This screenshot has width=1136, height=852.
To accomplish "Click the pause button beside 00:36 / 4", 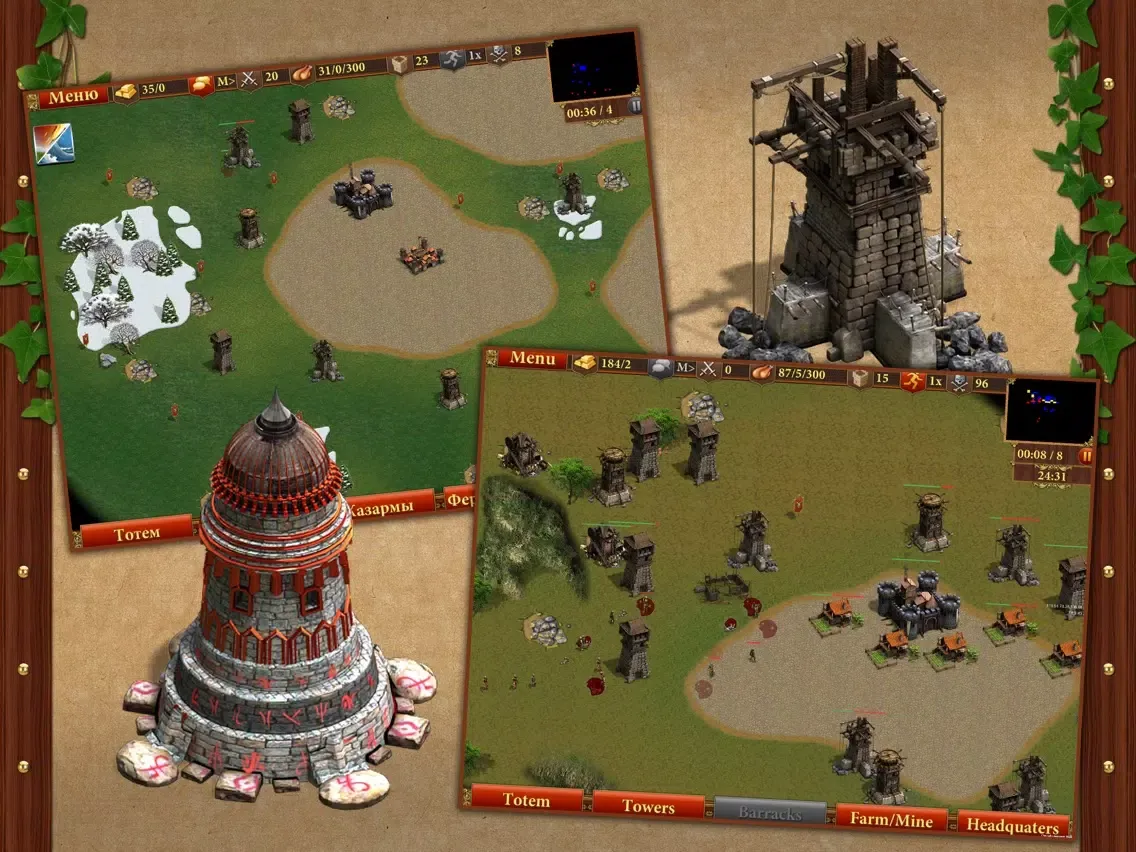I will point(633,107).
